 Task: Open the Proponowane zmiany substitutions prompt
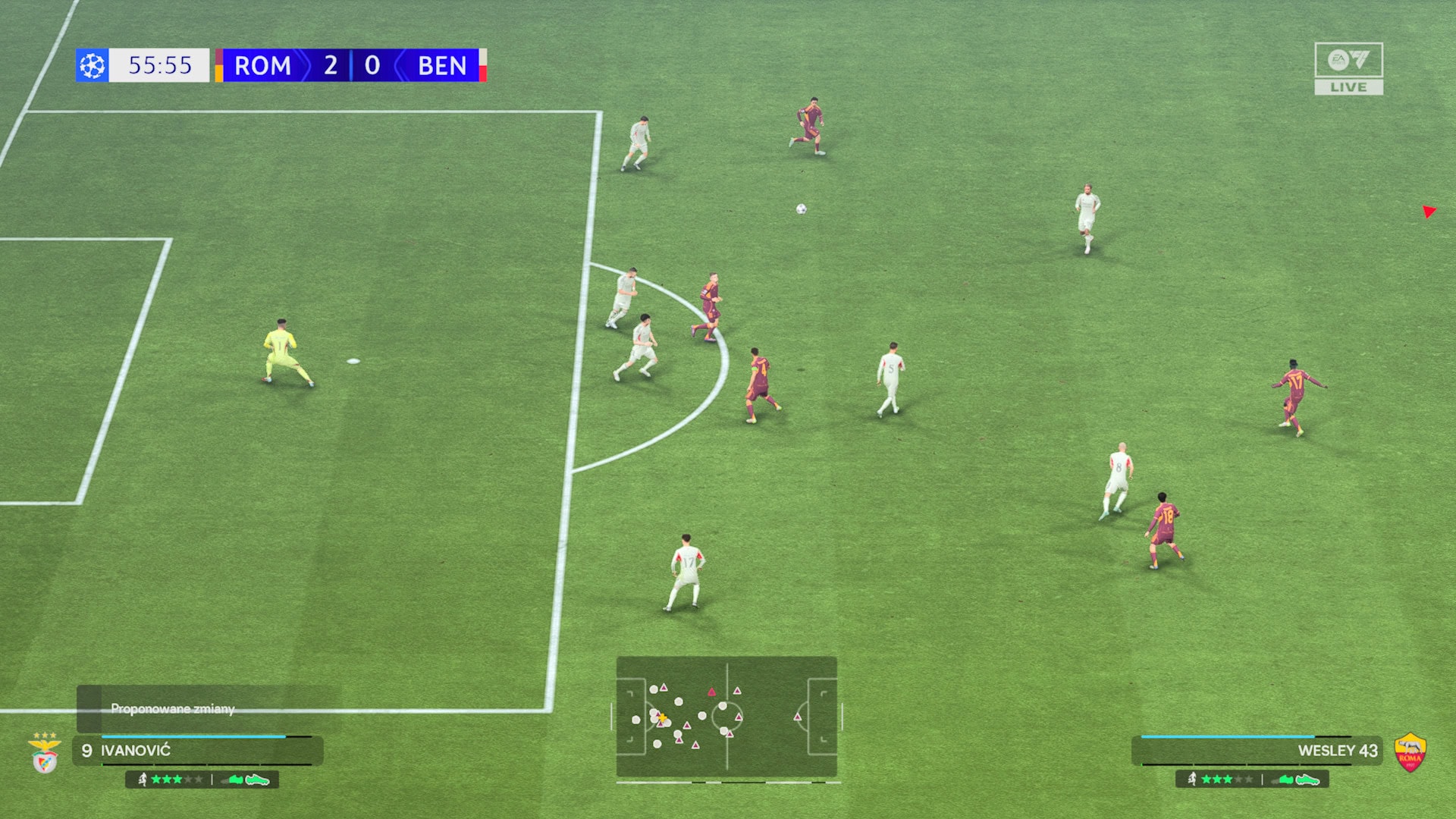173,708
